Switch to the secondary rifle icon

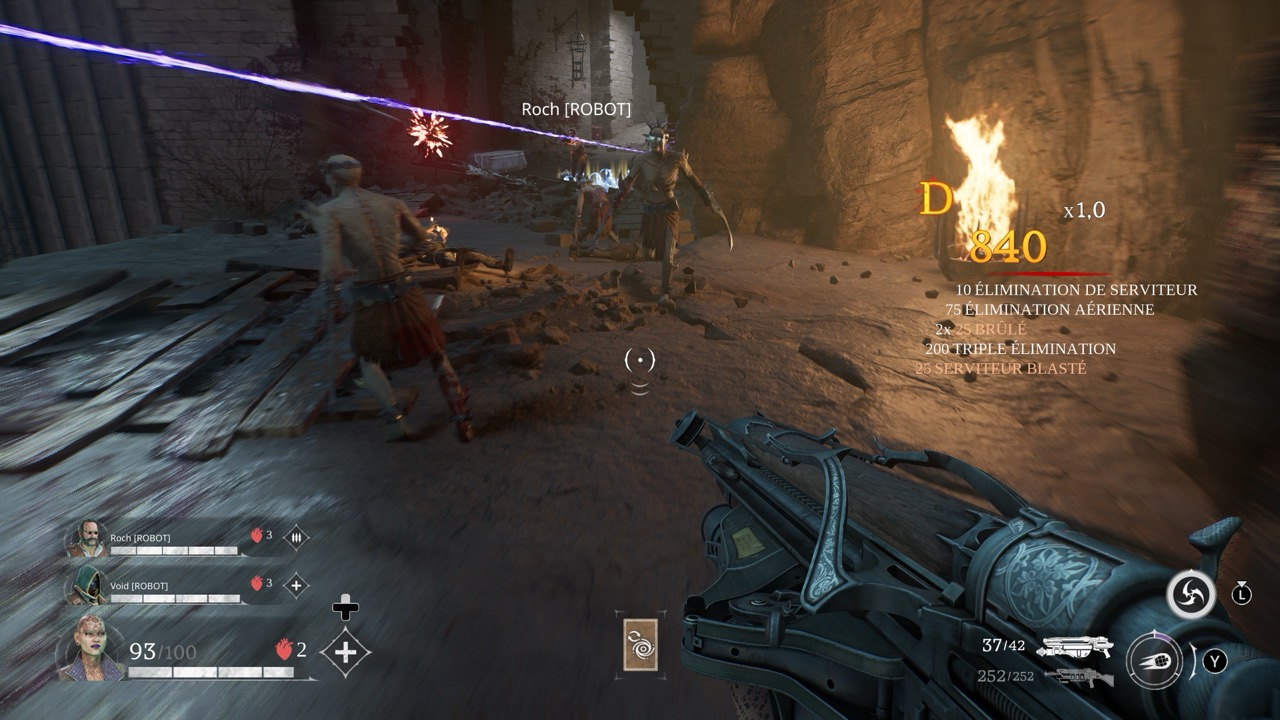pyautogui.click(x=1078, y=677)
